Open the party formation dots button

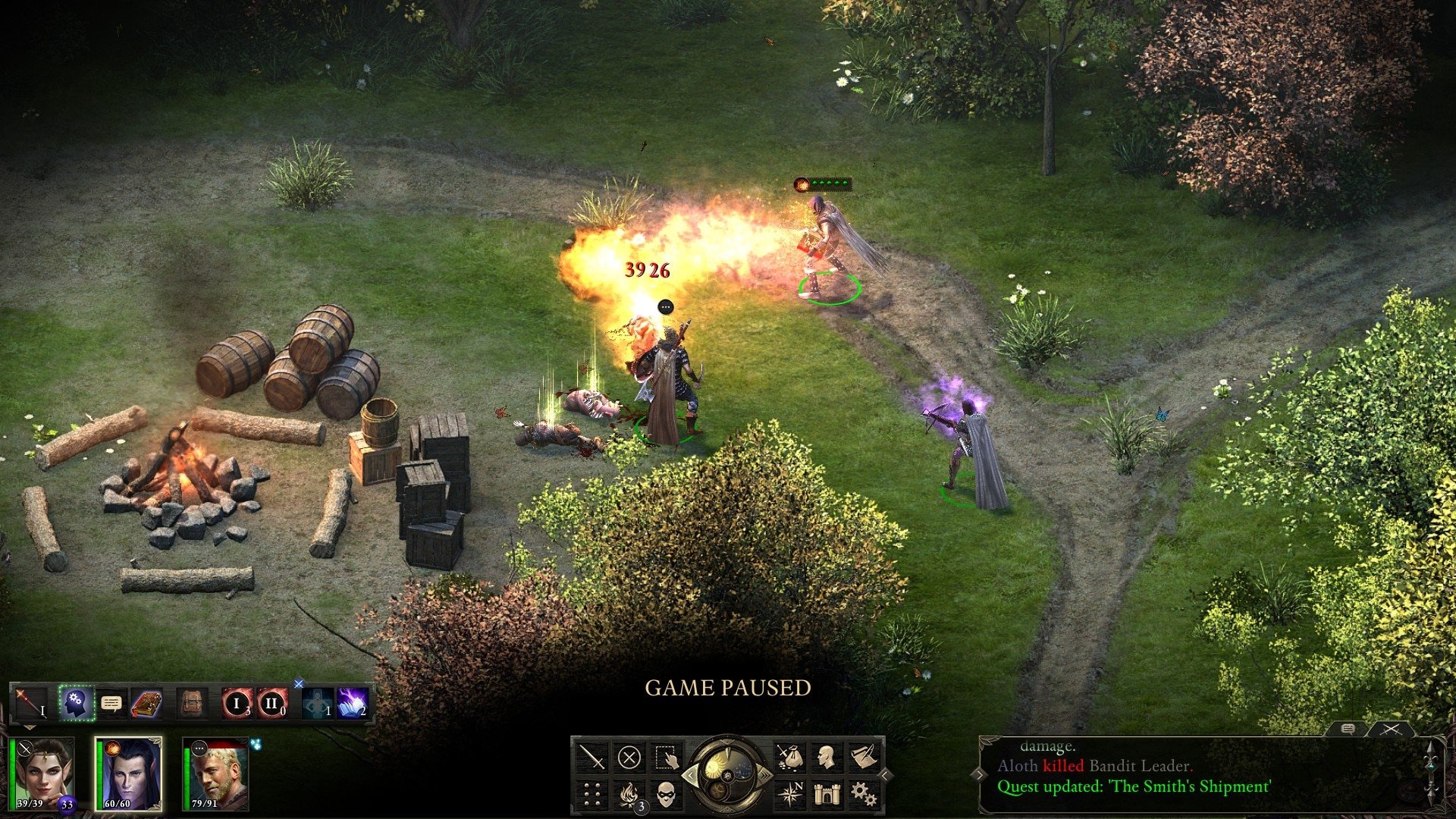coord(592,793)
